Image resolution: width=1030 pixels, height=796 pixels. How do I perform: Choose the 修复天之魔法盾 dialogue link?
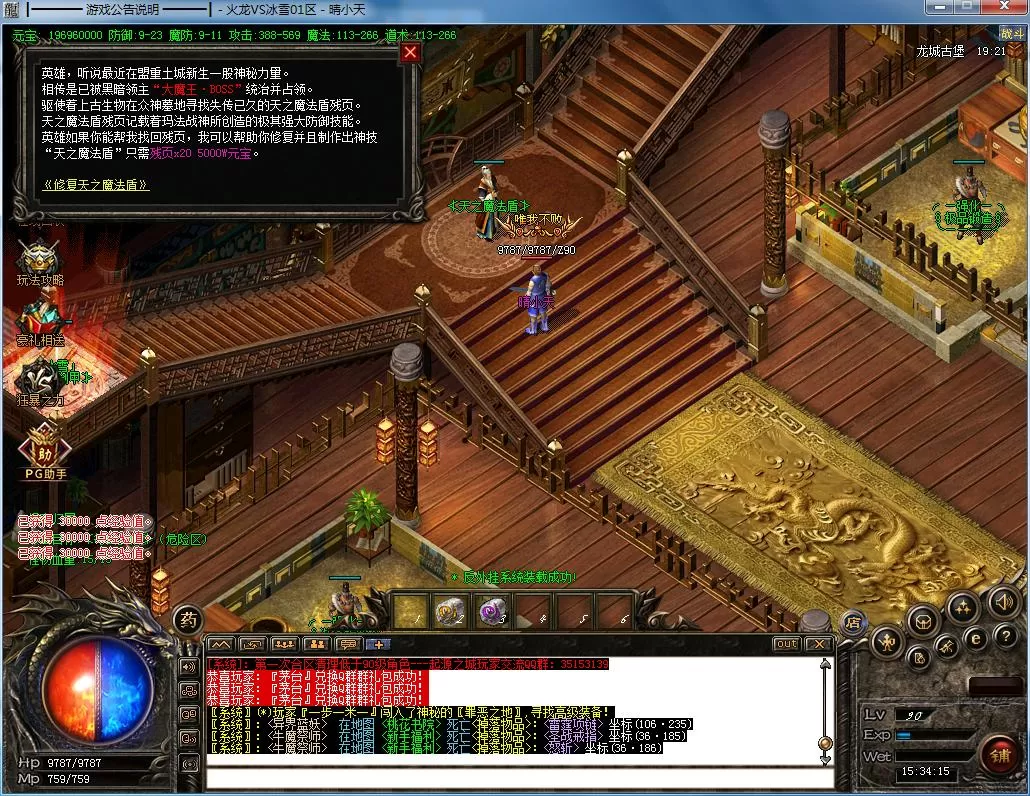(x=96, y=185)
